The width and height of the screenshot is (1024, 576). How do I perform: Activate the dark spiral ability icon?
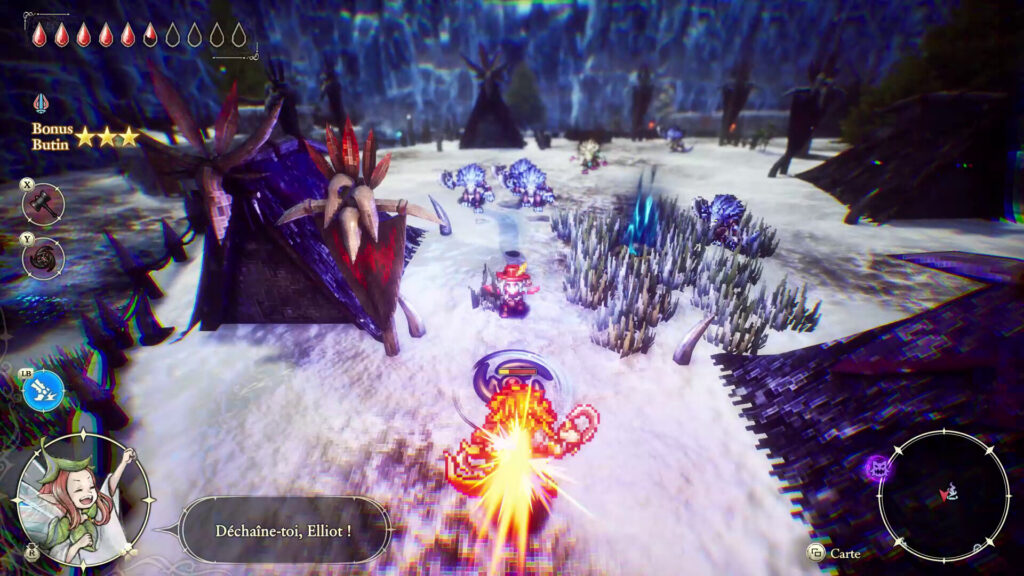[x=43, y=258]
